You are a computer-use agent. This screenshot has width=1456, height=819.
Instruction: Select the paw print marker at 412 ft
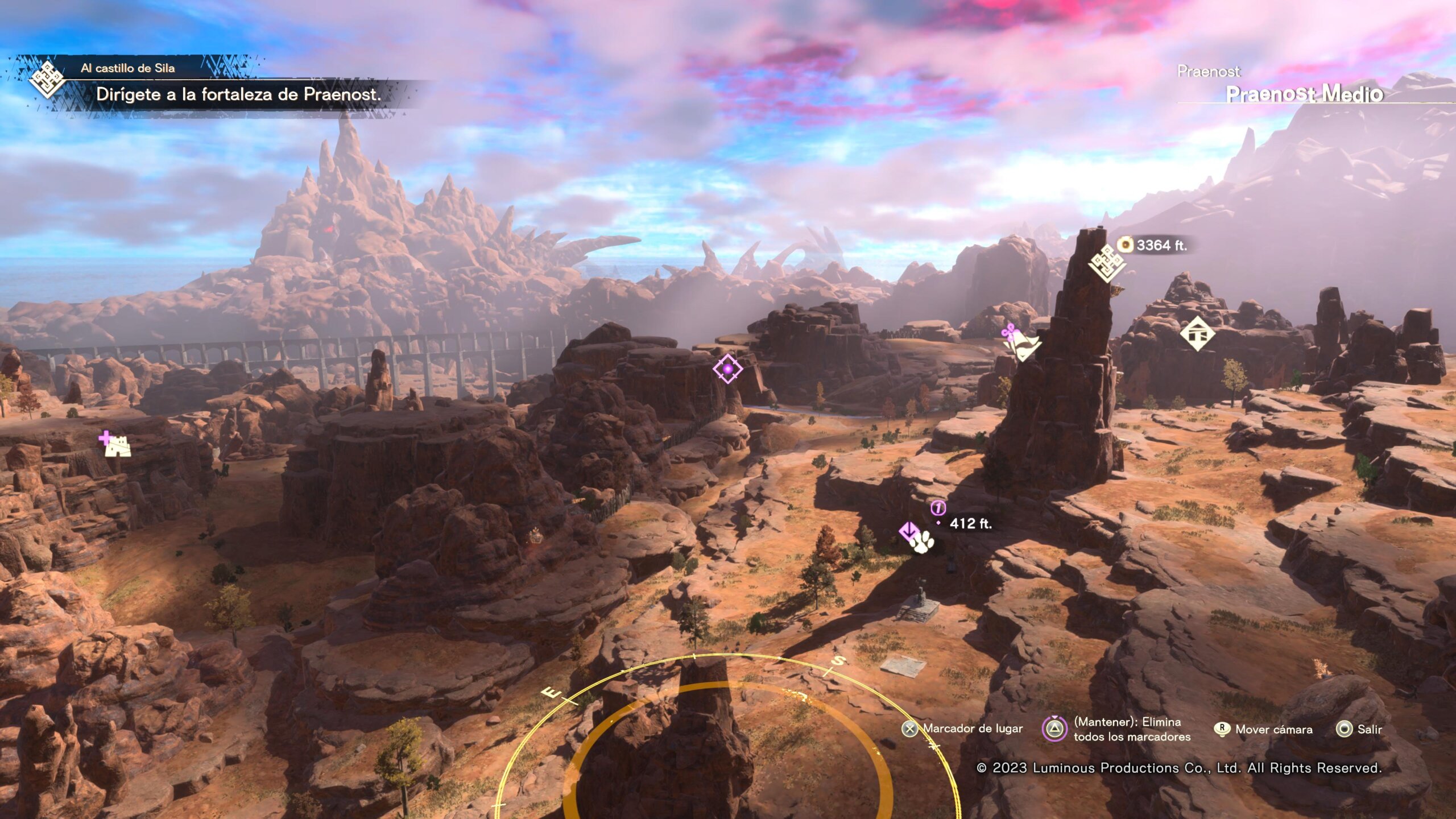(x=921, y=541)
